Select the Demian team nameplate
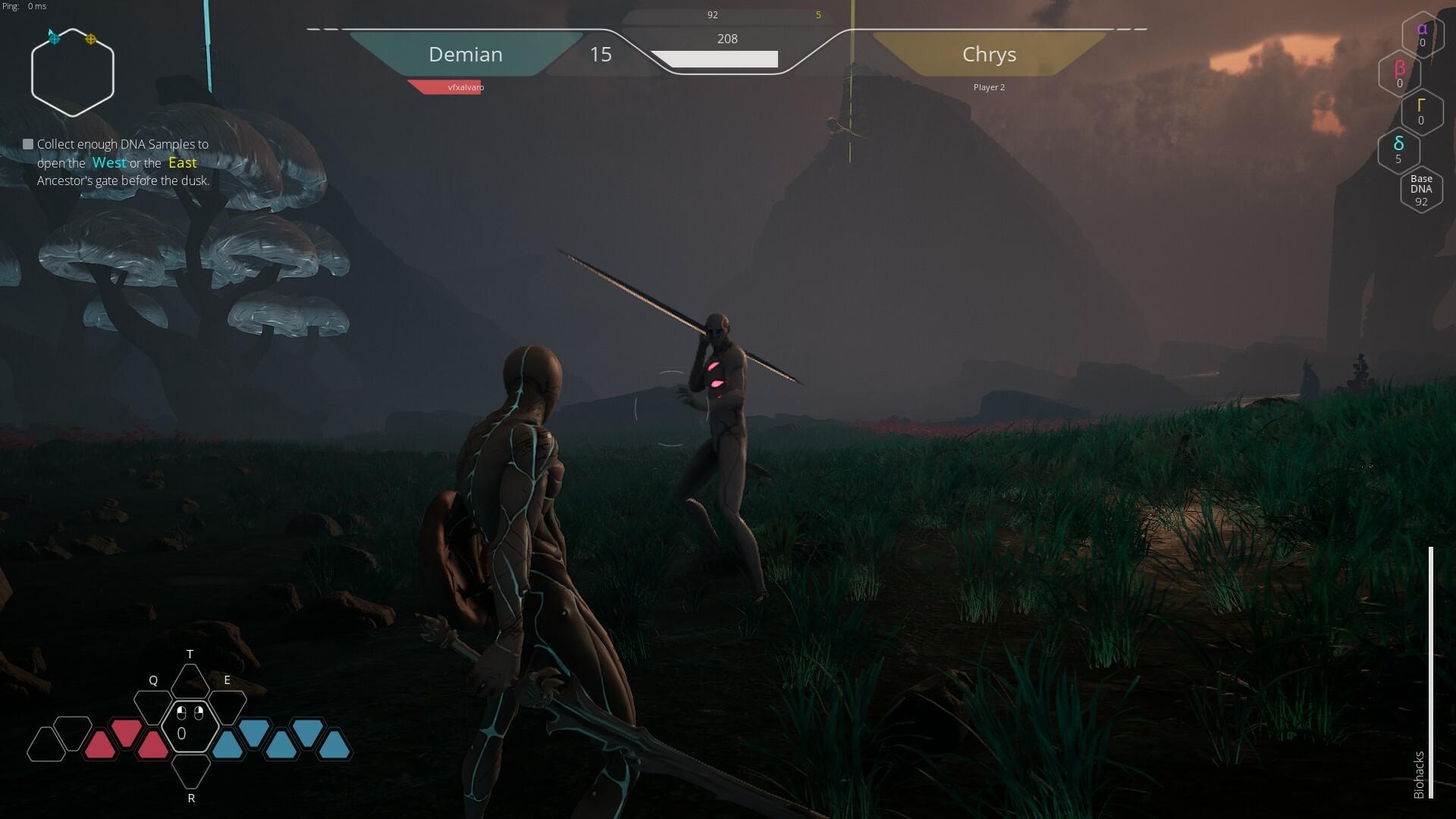1456x819 pixels. point(465,54)
